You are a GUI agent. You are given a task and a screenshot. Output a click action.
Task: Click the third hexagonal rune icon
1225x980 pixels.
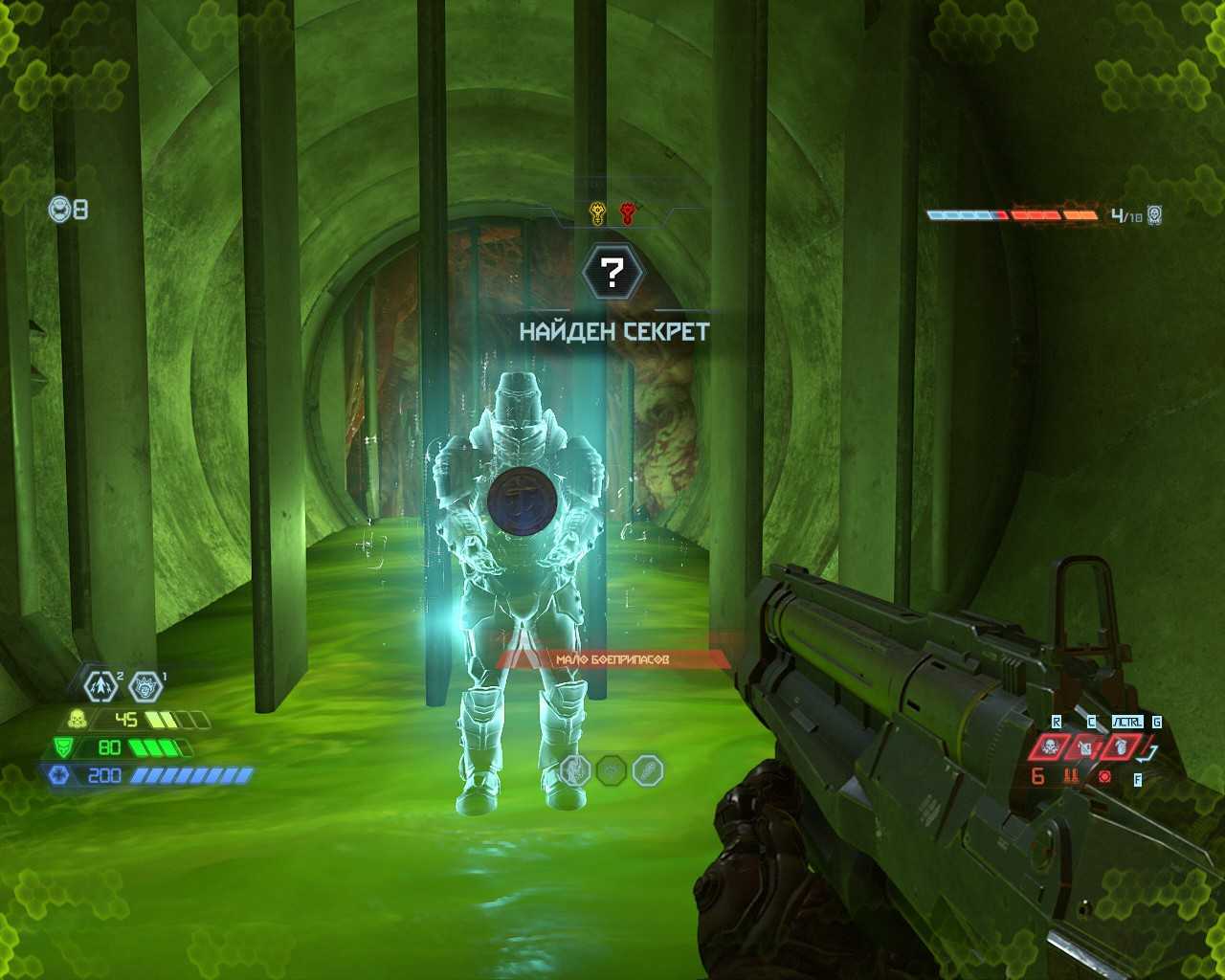pyautogui.click(x=648, y=769)
